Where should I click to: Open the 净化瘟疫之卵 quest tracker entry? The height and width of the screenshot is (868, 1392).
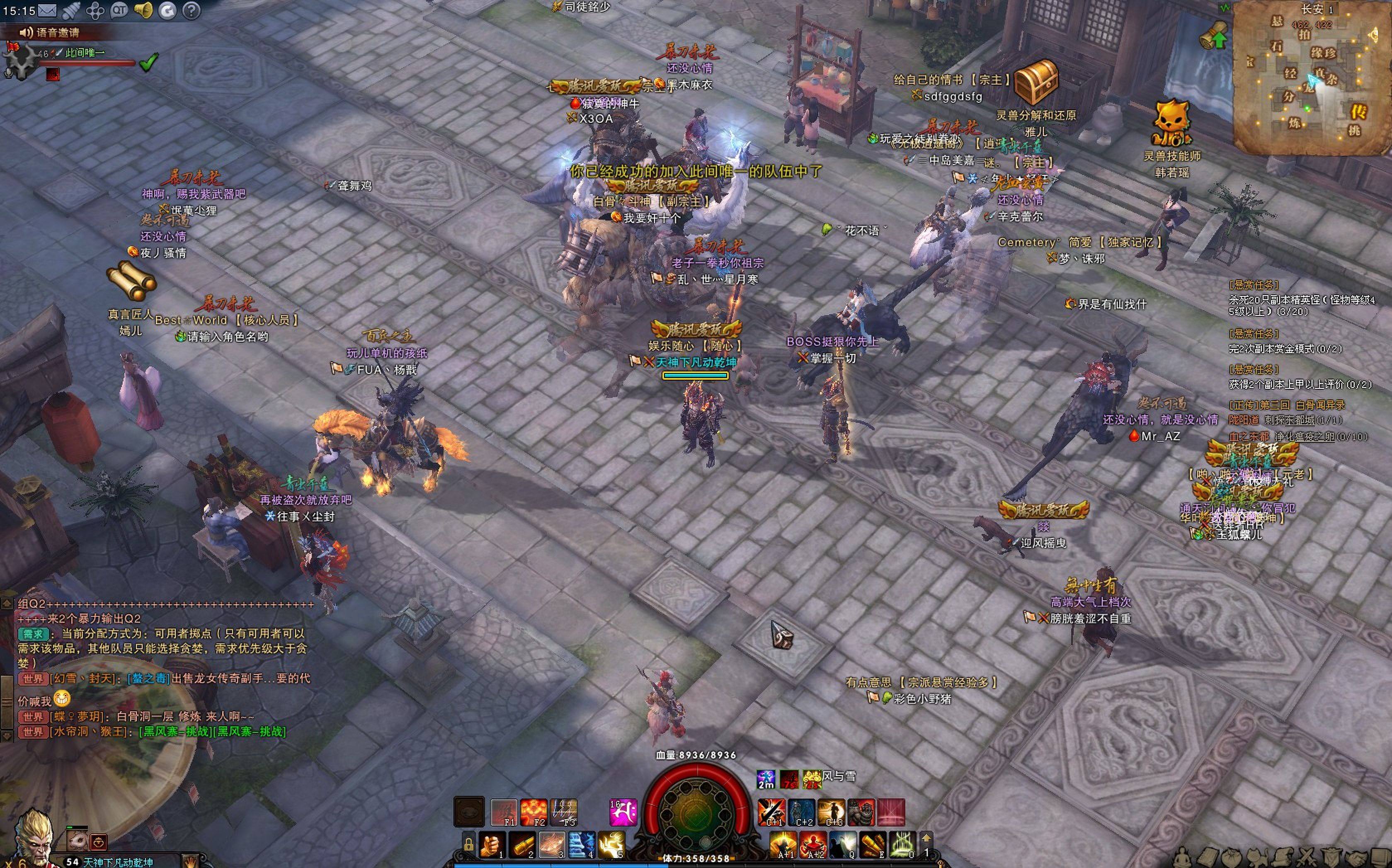(x=1304, y=437)
